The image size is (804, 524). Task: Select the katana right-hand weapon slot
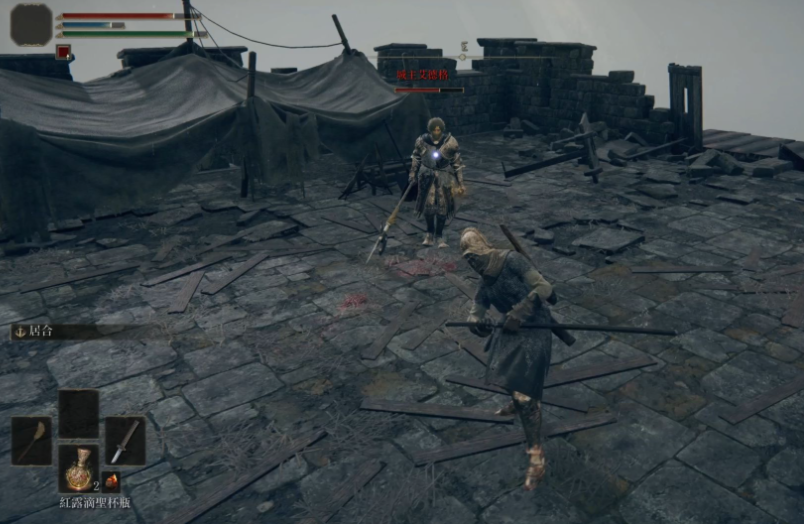(125, 440)
